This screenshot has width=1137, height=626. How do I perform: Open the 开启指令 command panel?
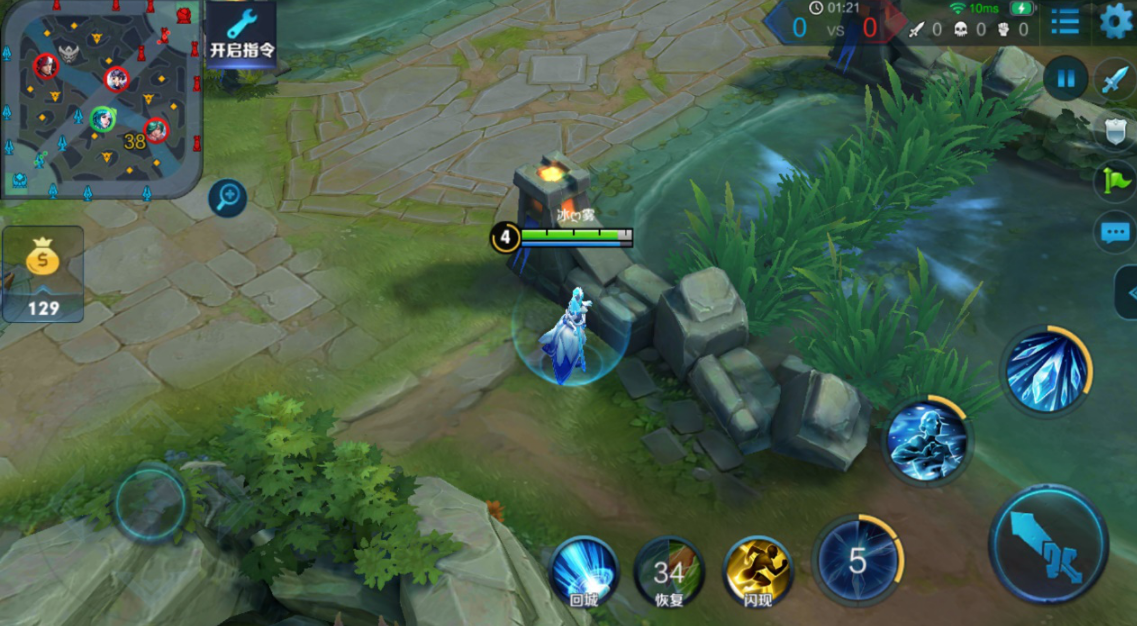click(x=241, y=34)
